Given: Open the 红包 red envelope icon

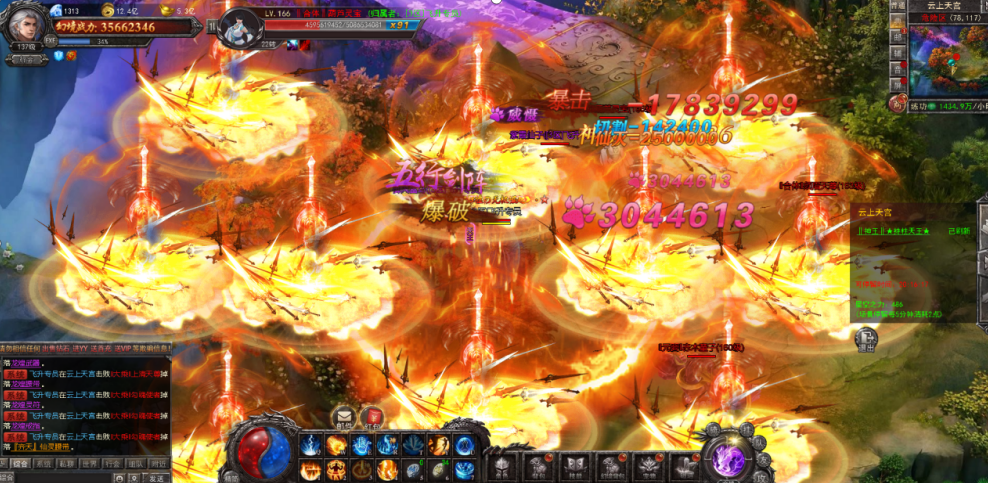Looking at the screenshot, I should tap(372, 417).
